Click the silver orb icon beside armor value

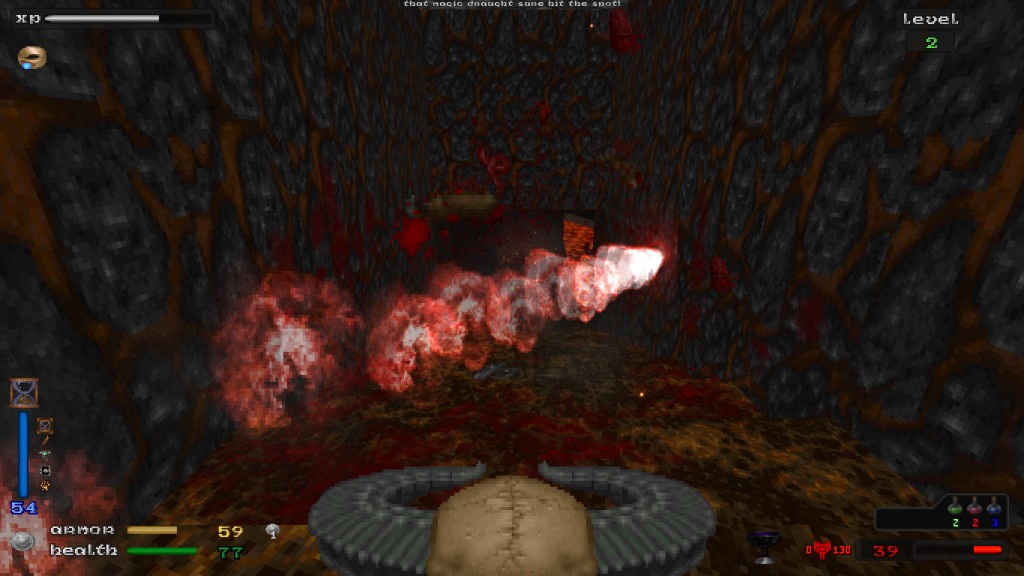pyautogui.click(x=272, y=531)
